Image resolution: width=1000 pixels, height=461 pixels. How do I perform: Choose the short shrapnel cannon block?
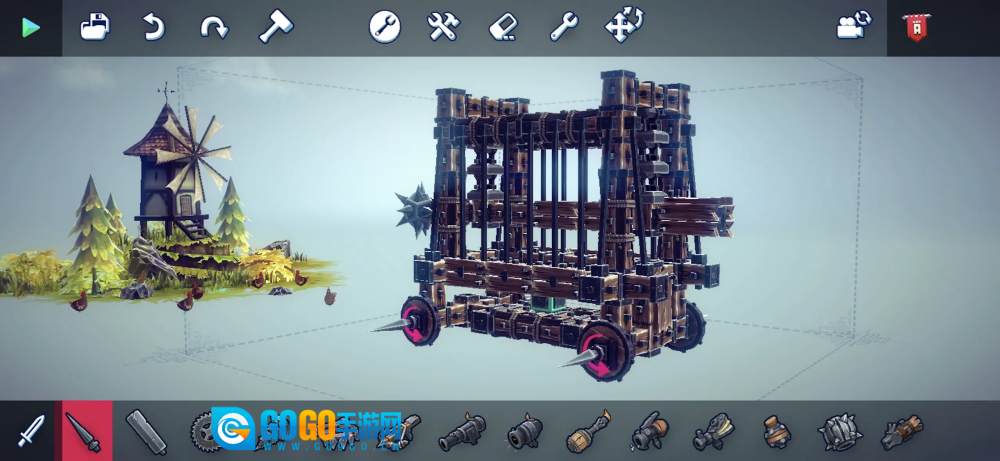point(524,432)
